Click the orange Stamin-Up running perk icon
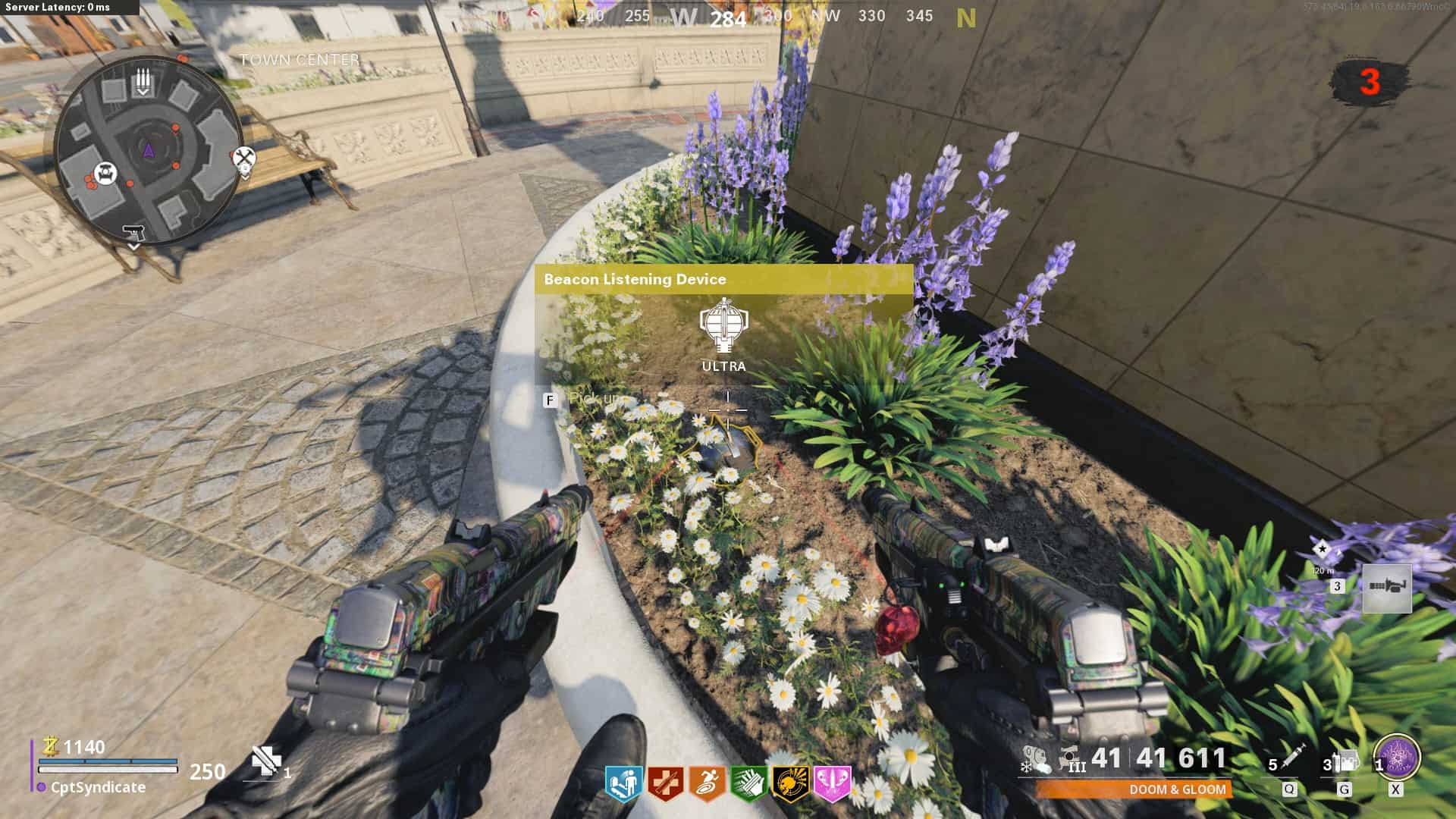Viewport: 1456px width, 819px height. click(707, 783)
